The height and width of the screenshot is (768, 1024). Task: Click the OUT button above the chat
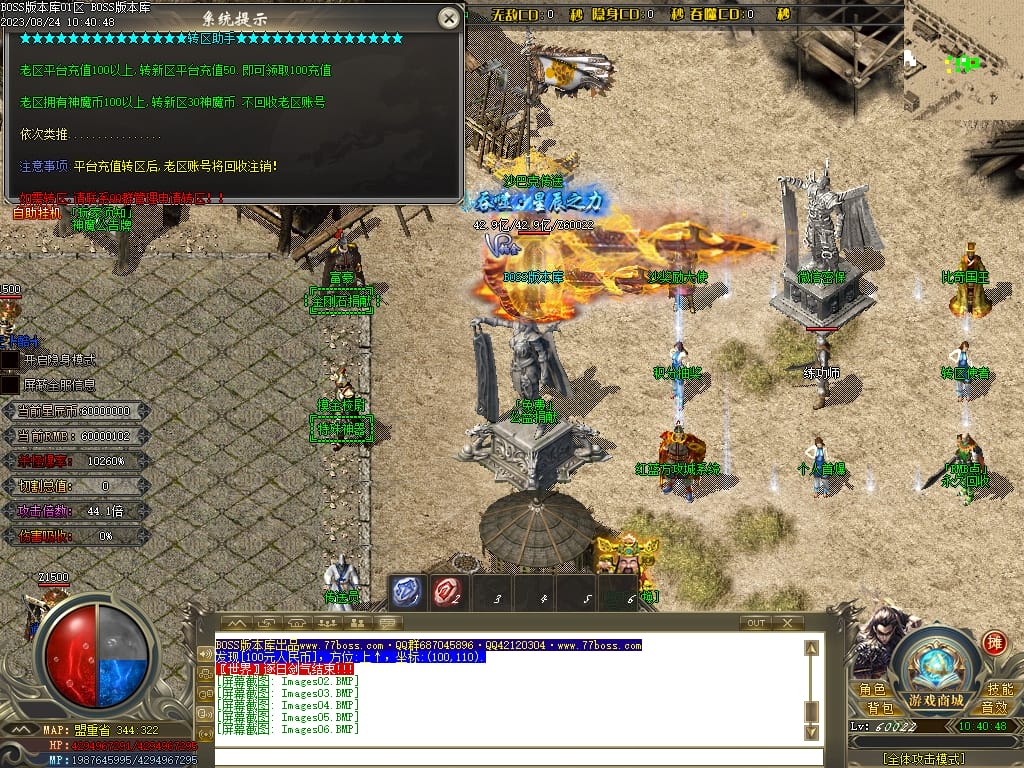coord(756,623)
